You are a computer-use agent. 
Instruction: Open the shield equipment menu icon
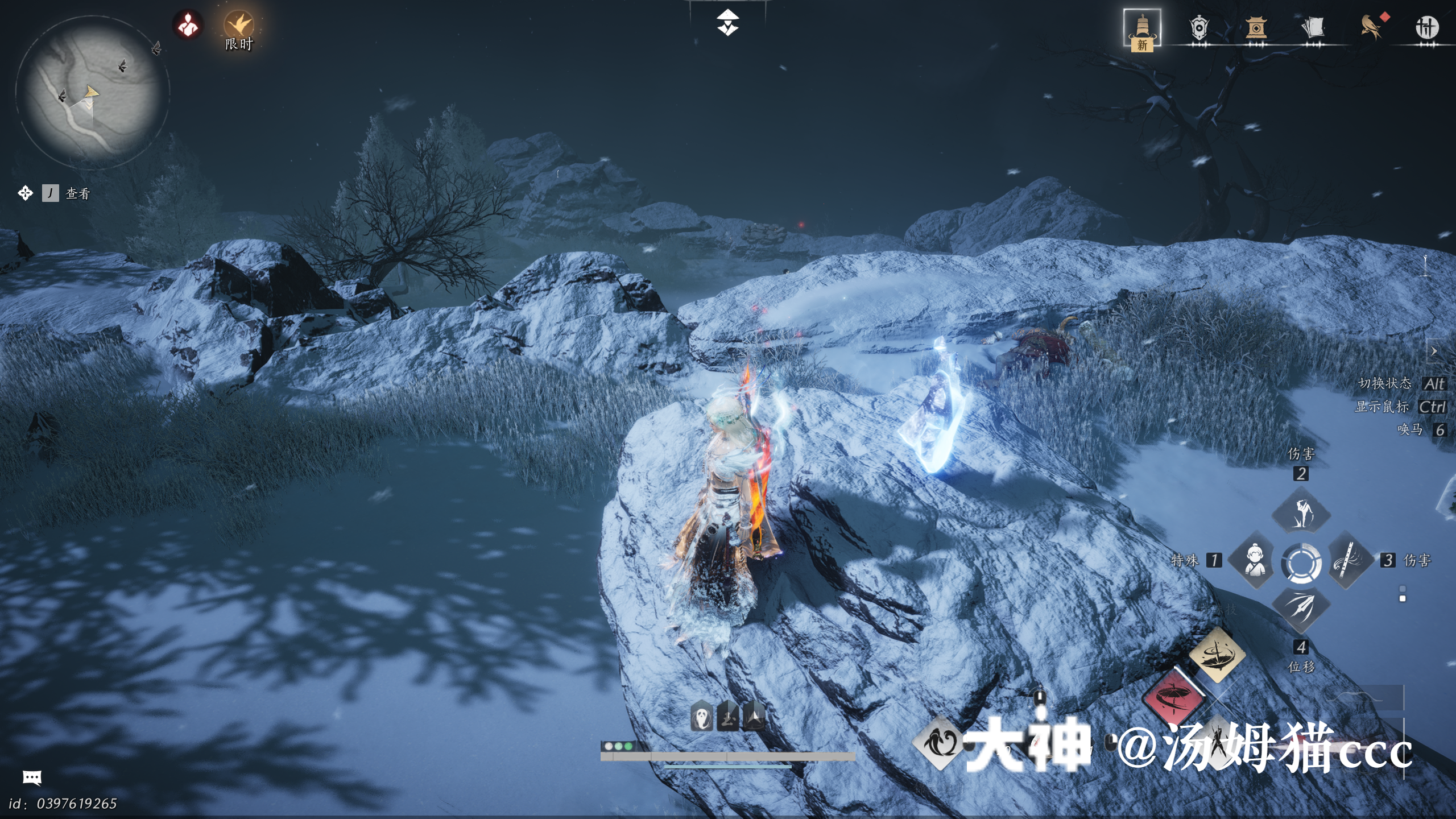tap(1199, 28)
